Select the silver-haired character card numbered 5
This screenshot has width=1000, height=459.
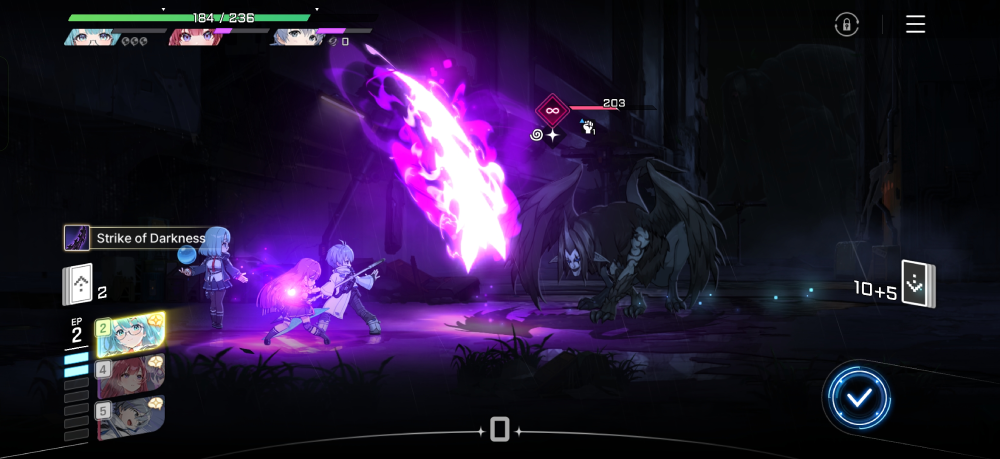tap(131, 417)
